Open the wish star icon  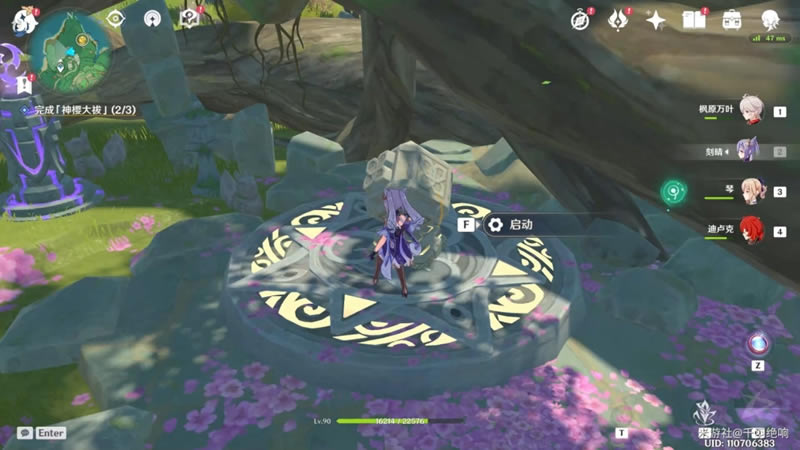[656, 19]
